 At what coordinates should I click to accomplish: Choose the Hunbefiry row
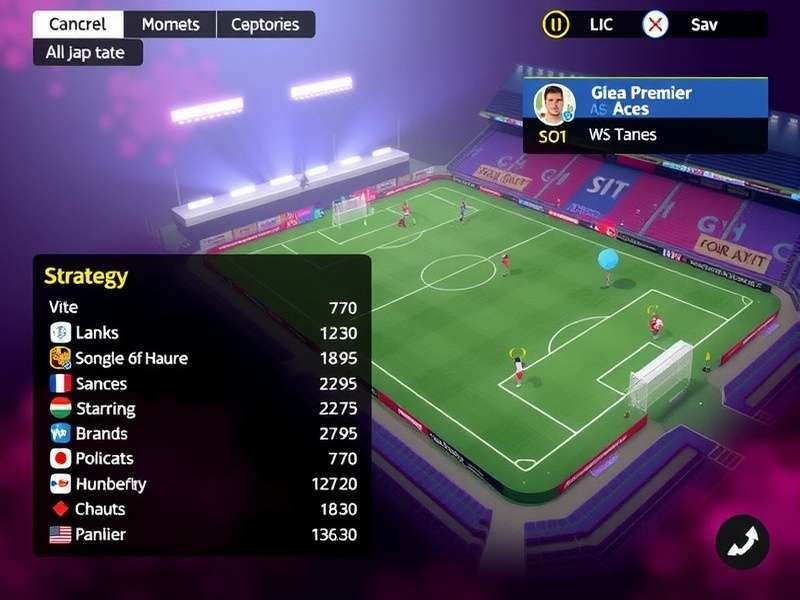click(202, 484)
